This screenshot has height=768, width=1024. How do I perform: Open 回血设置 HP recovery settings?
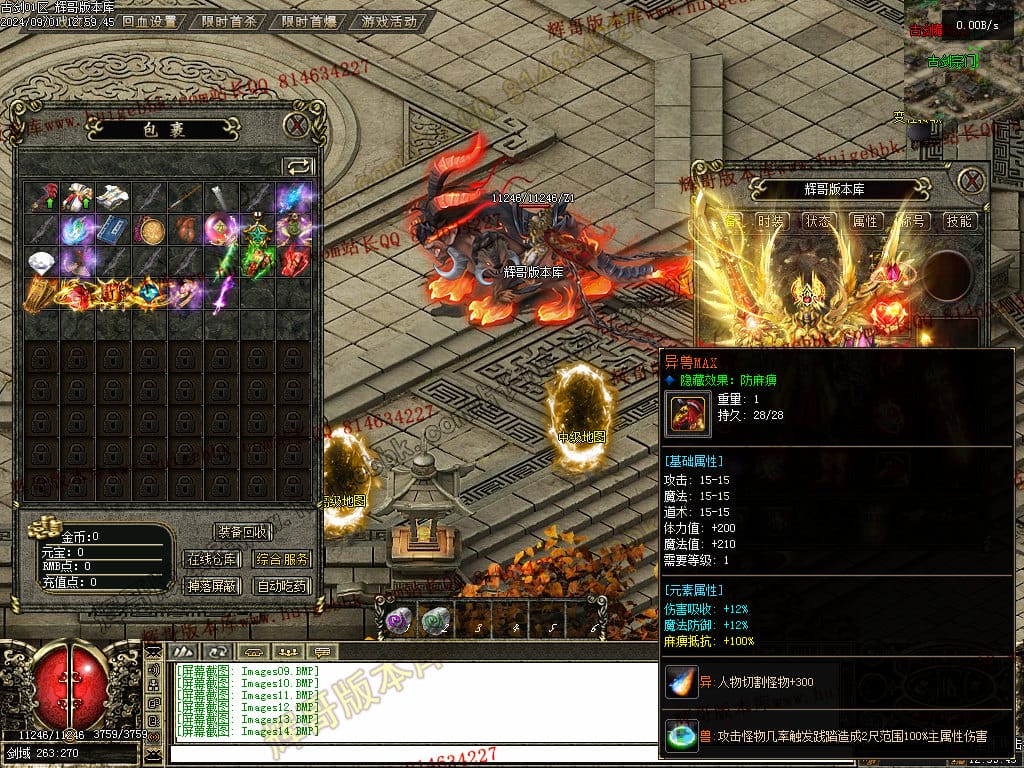(150, 21)
